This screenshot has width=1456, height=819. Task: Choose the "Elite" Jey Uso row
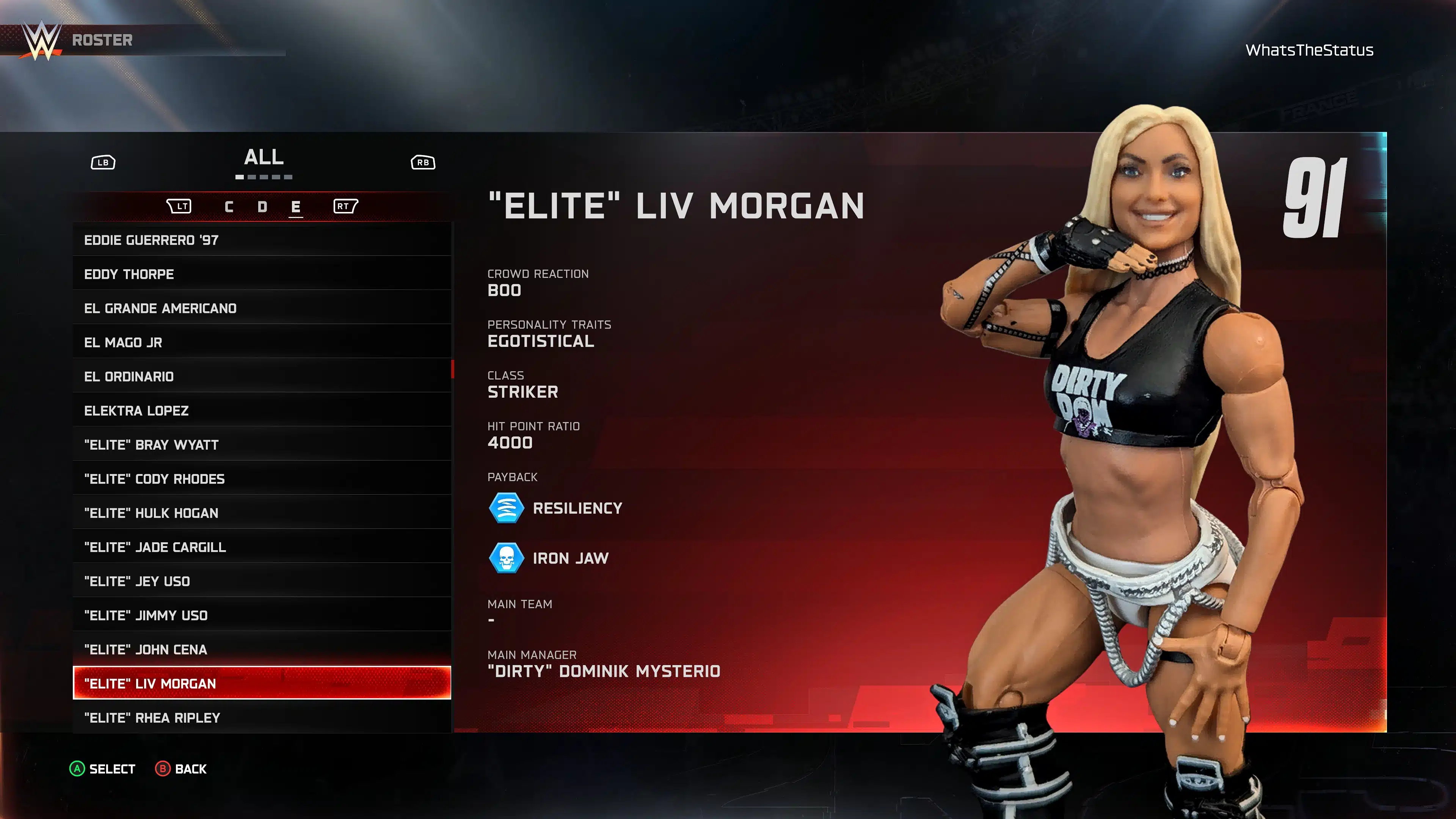click(x=262, y=581)
